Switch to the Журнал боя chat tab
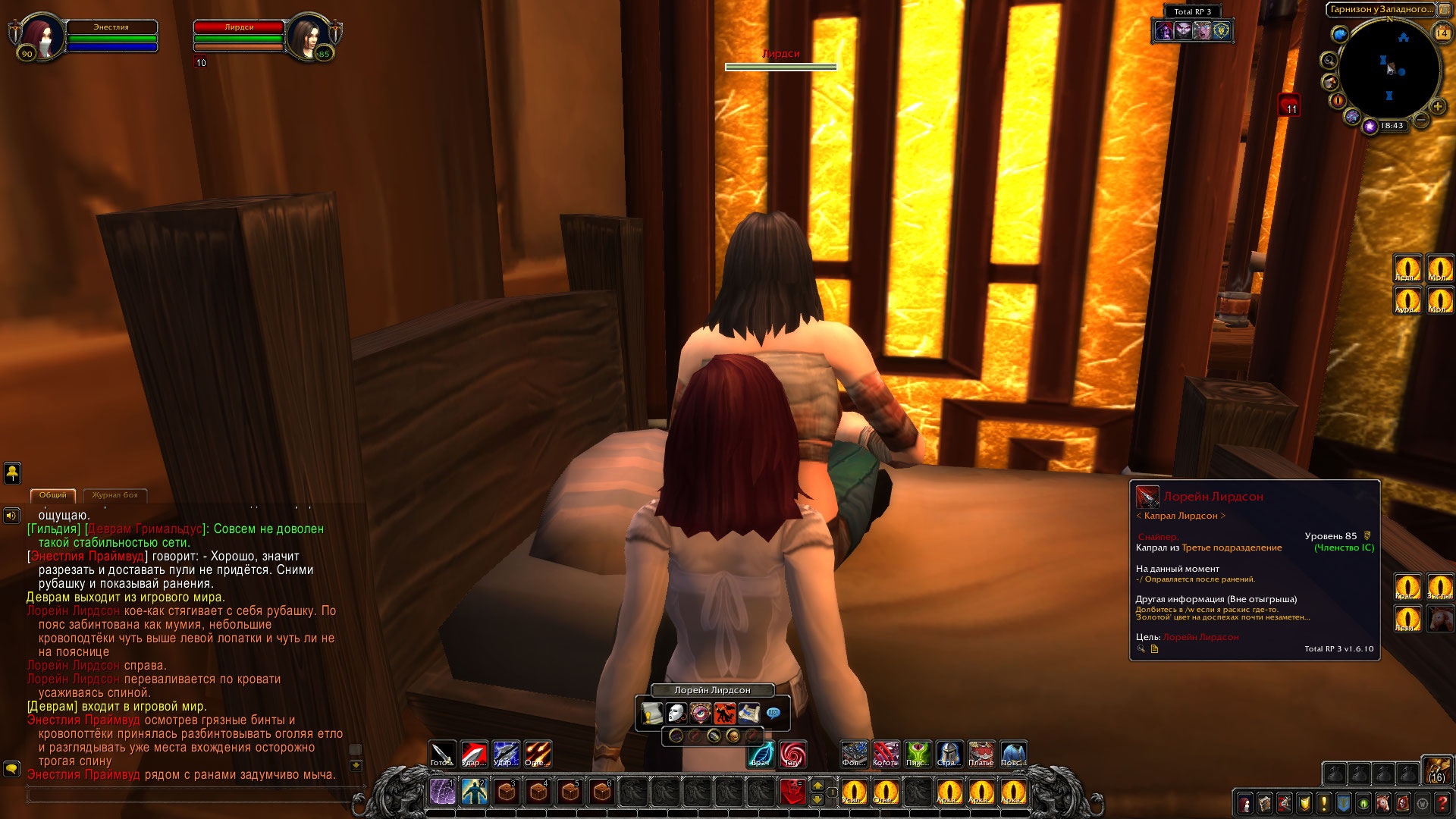 [x=115, y=495]
